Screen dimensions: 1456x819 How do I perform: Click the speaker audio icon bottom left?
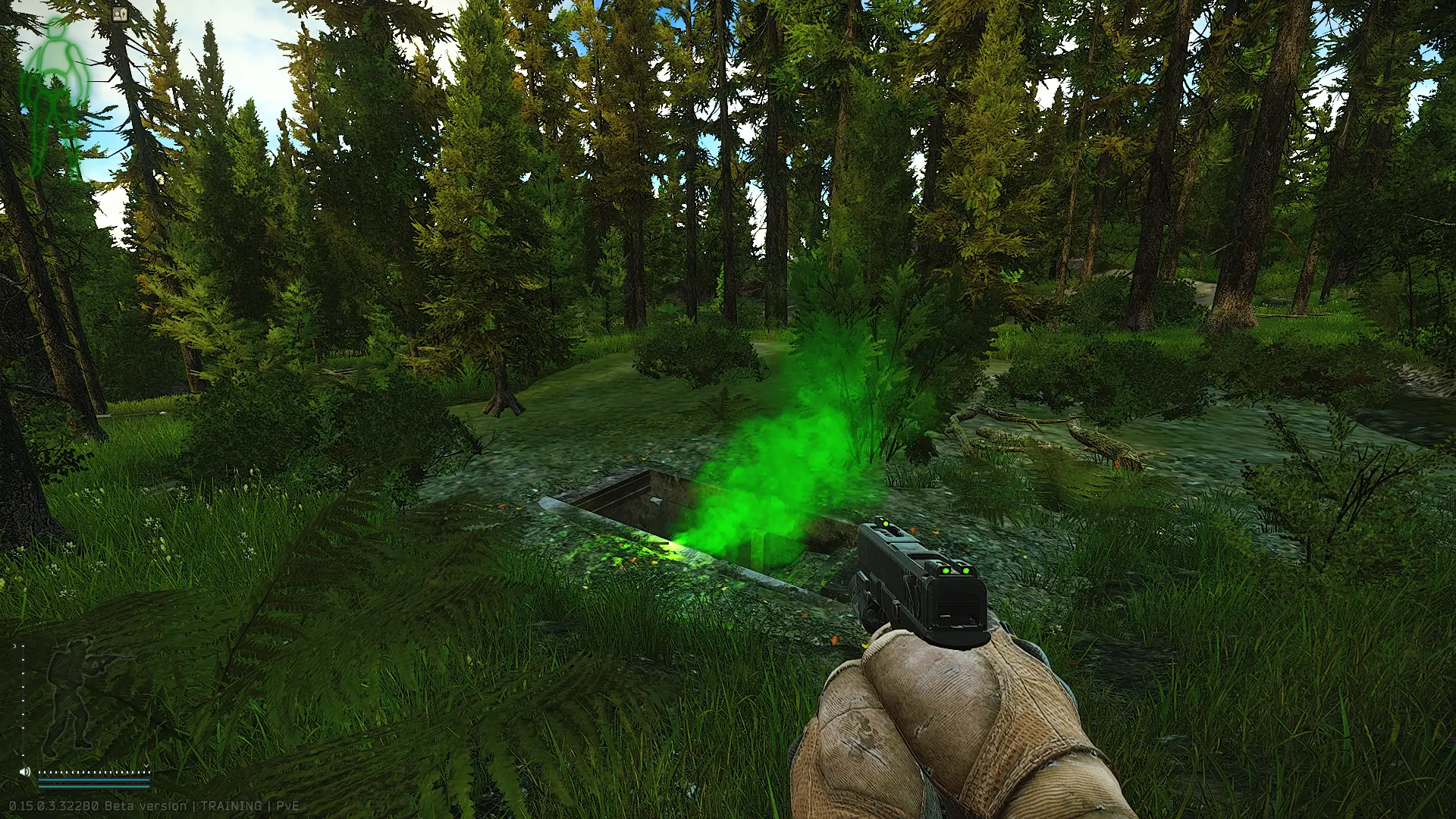click(25, 770)
